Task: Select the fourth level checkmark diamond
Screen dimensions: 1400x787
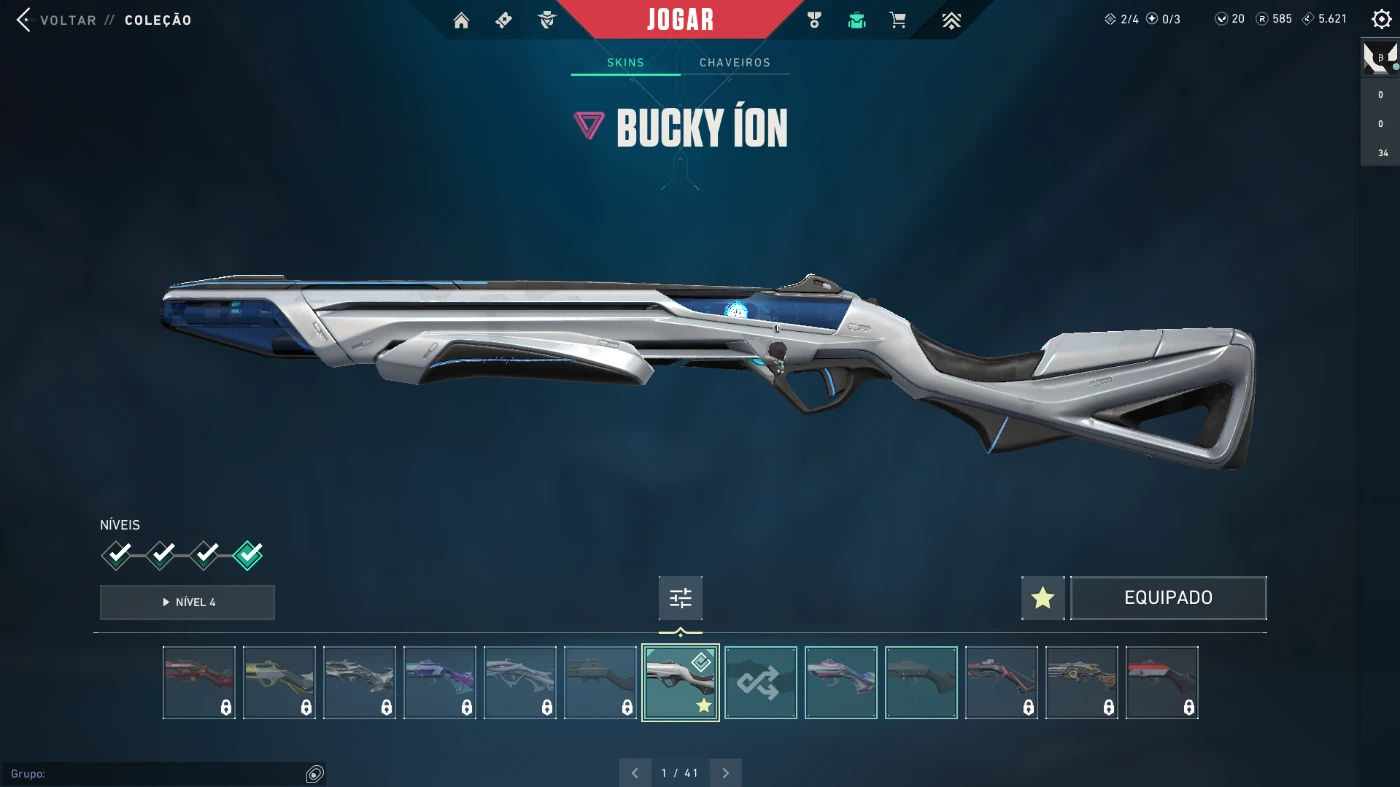Action: [248, 554]
